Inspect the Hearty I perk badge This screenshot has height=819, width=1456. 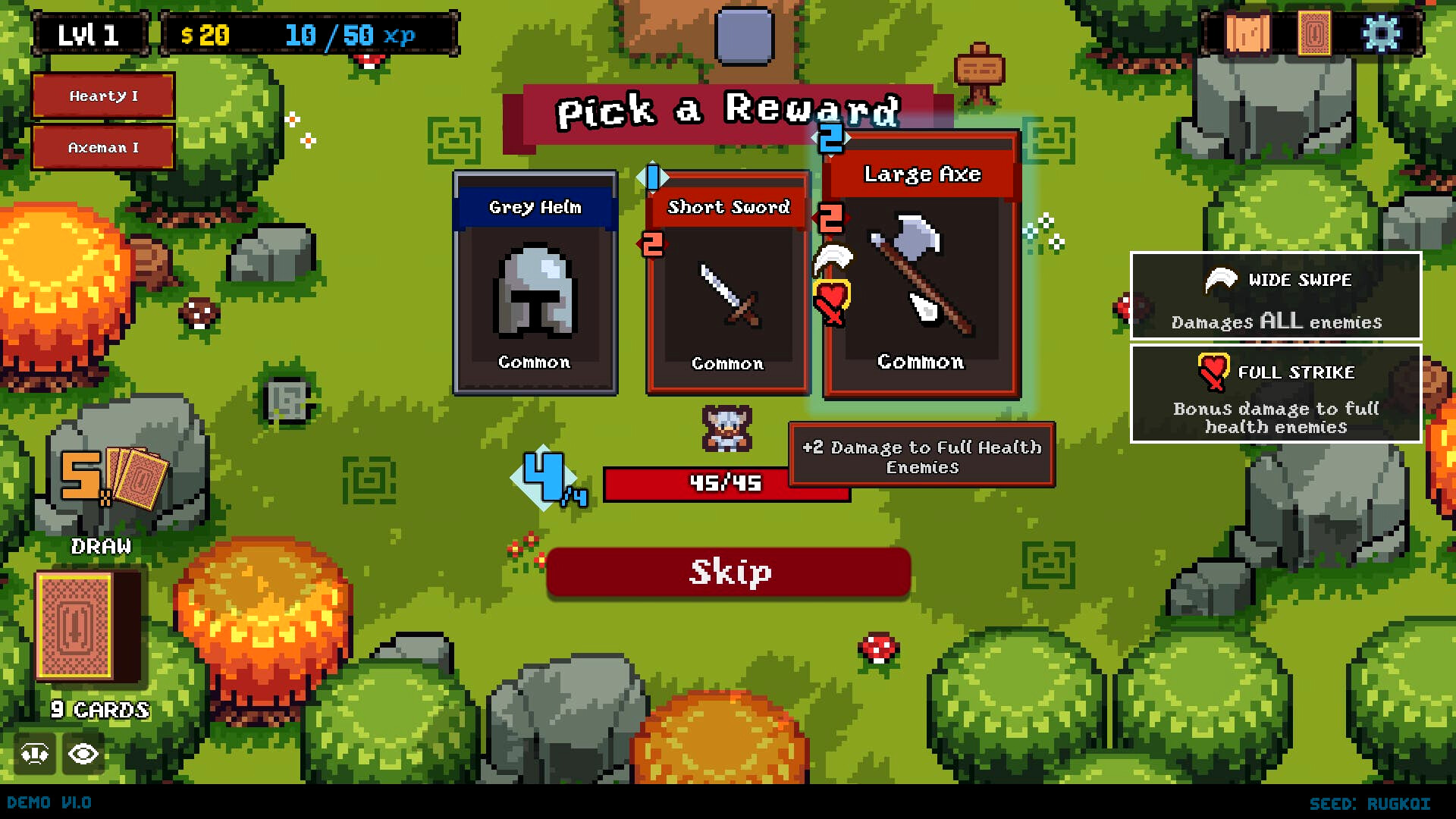click(102, 96)
